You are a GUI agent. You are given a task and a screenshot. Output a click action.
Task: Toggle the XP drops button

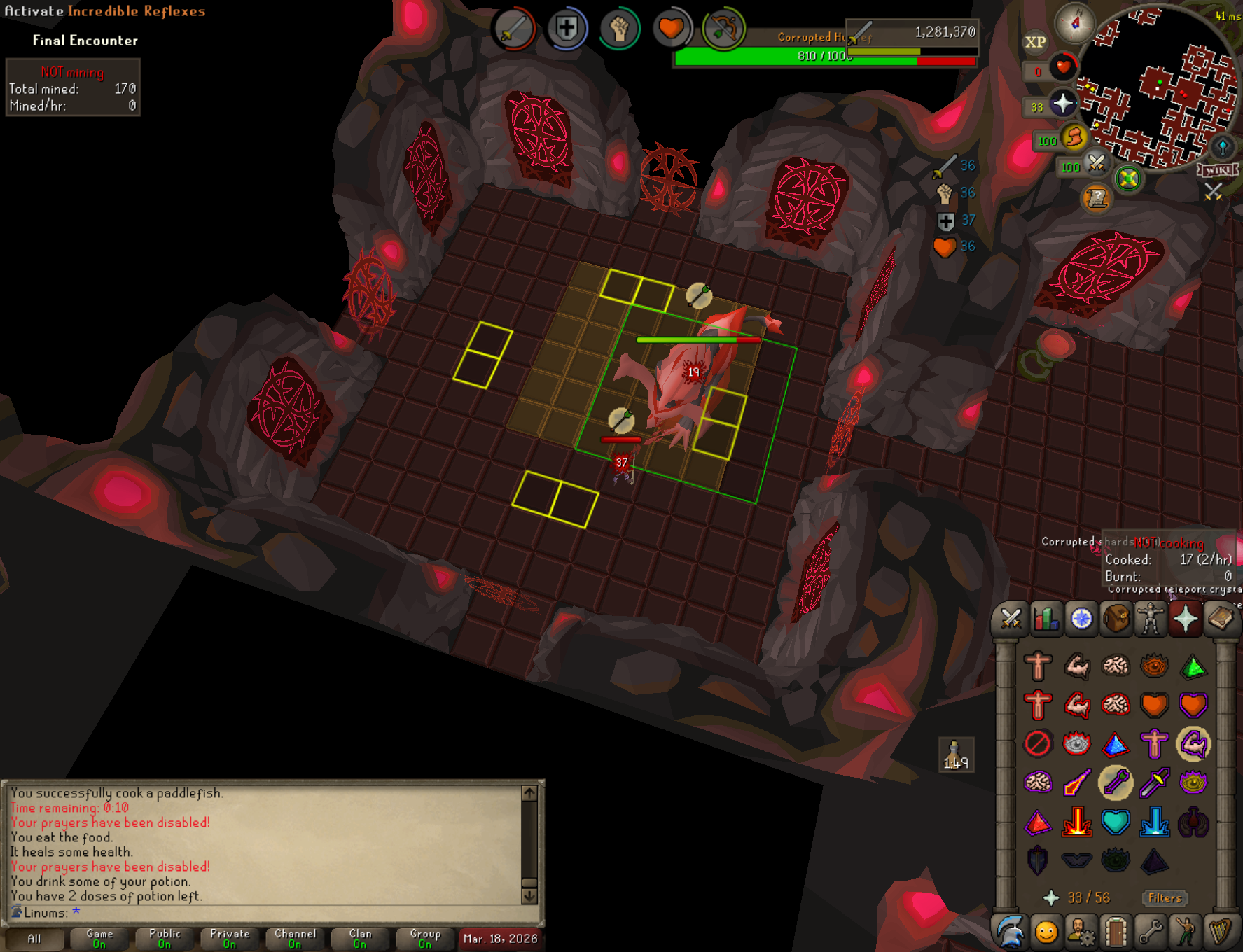point(1035,42)
